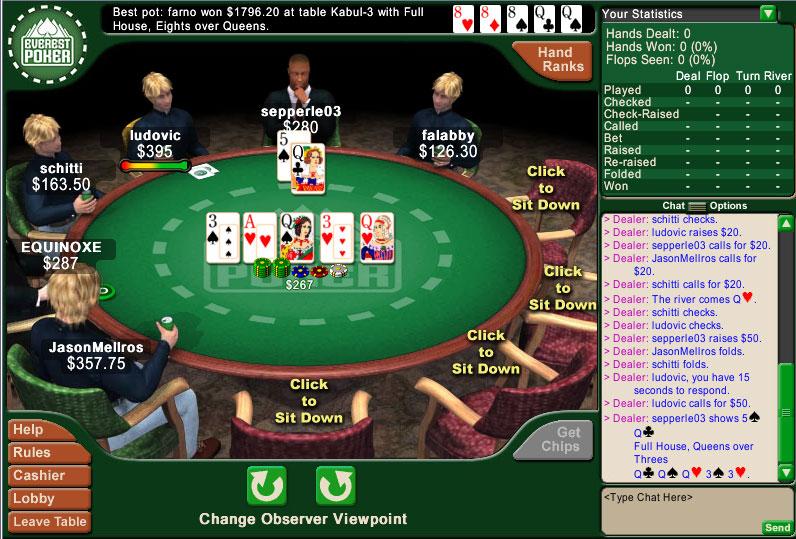Leave Table using the bottom button

coord(49,521)
